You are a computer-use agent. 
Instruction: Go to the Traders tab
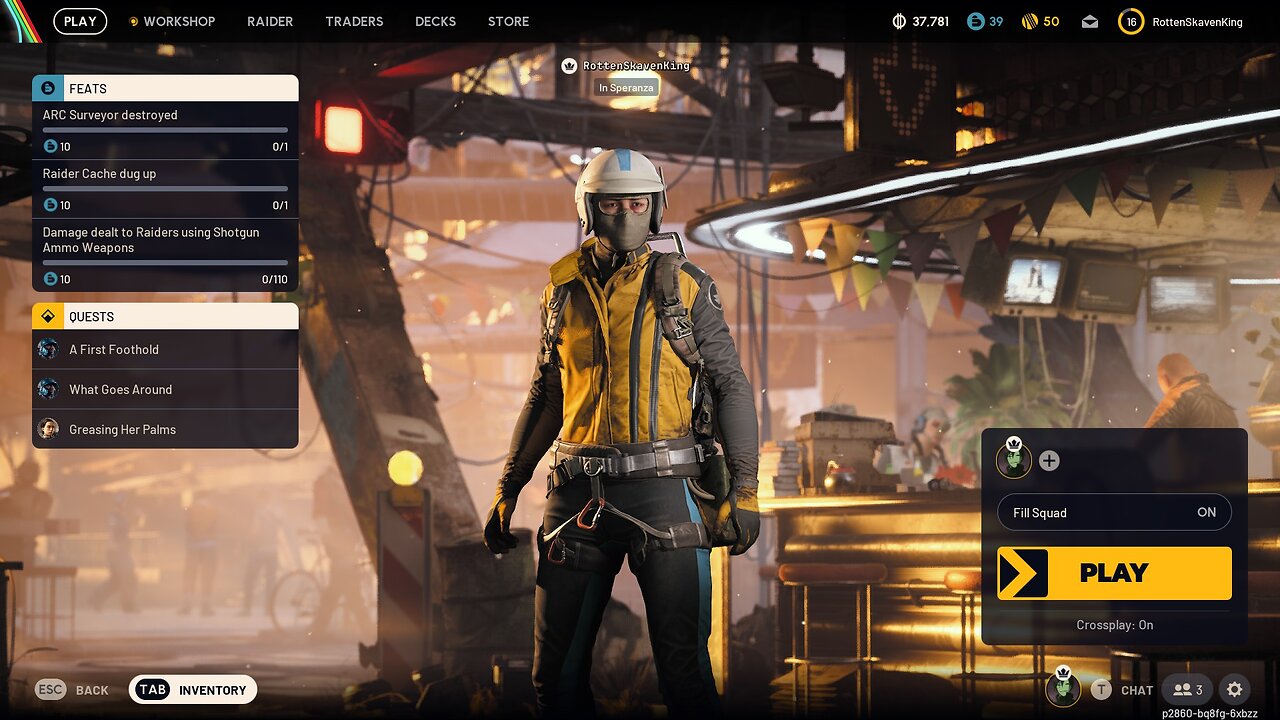coord(354,21)
